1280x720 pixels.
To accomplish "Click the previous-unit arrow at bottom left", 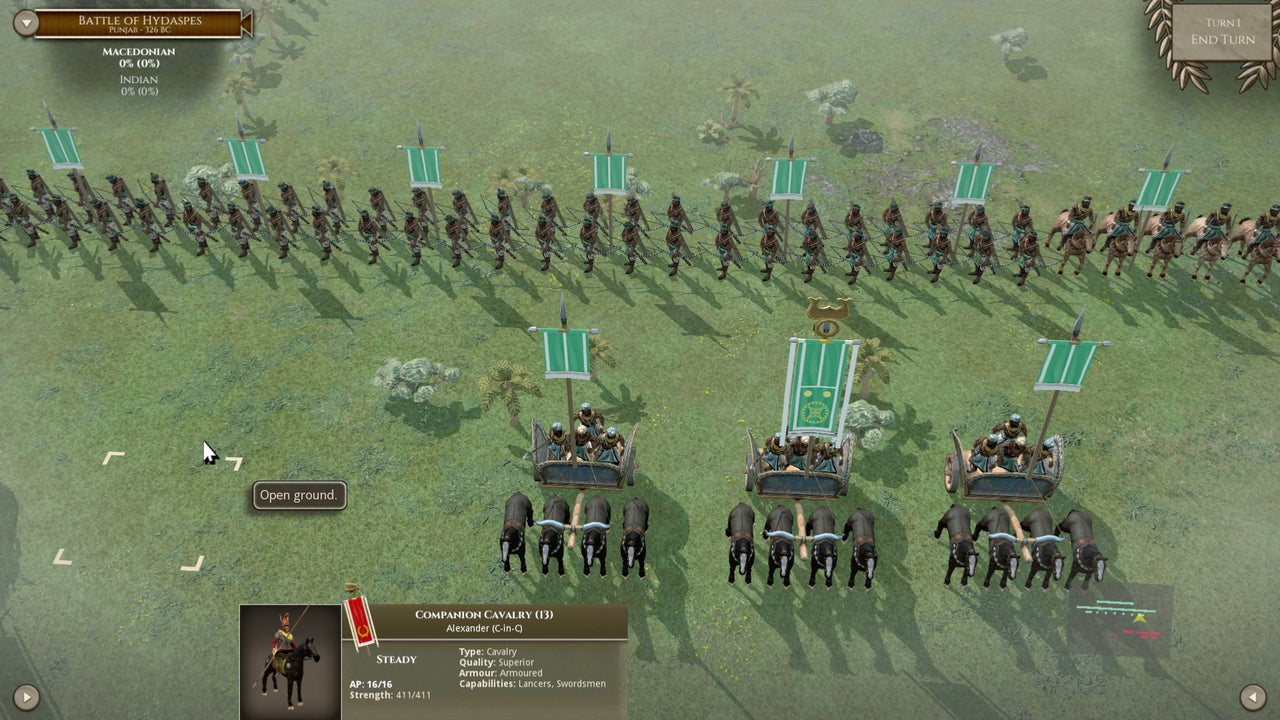I will (x=26, y=698).
